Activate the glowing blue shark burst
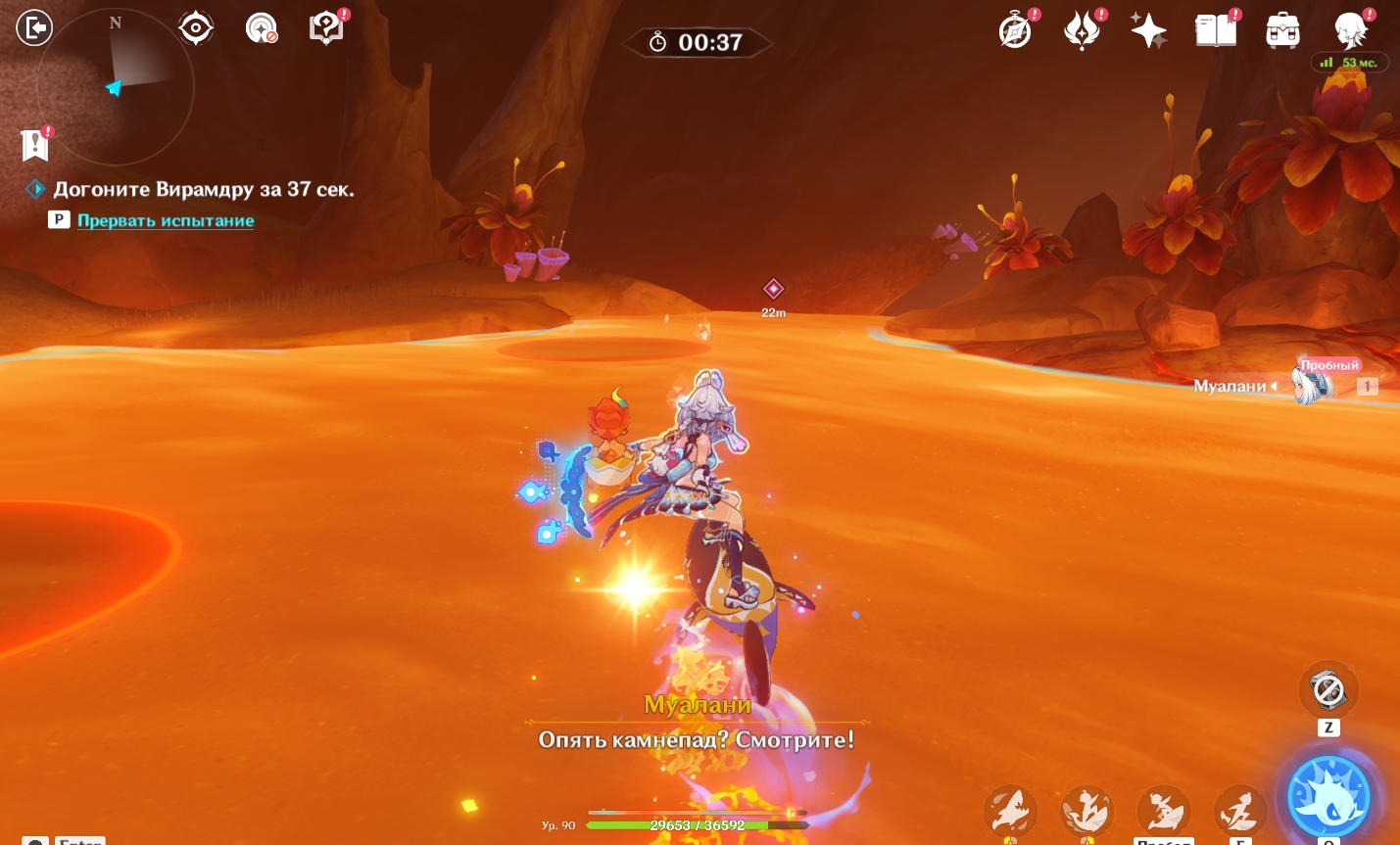The height and width of the screenshot is (845, 1400). click(1328, 798)
